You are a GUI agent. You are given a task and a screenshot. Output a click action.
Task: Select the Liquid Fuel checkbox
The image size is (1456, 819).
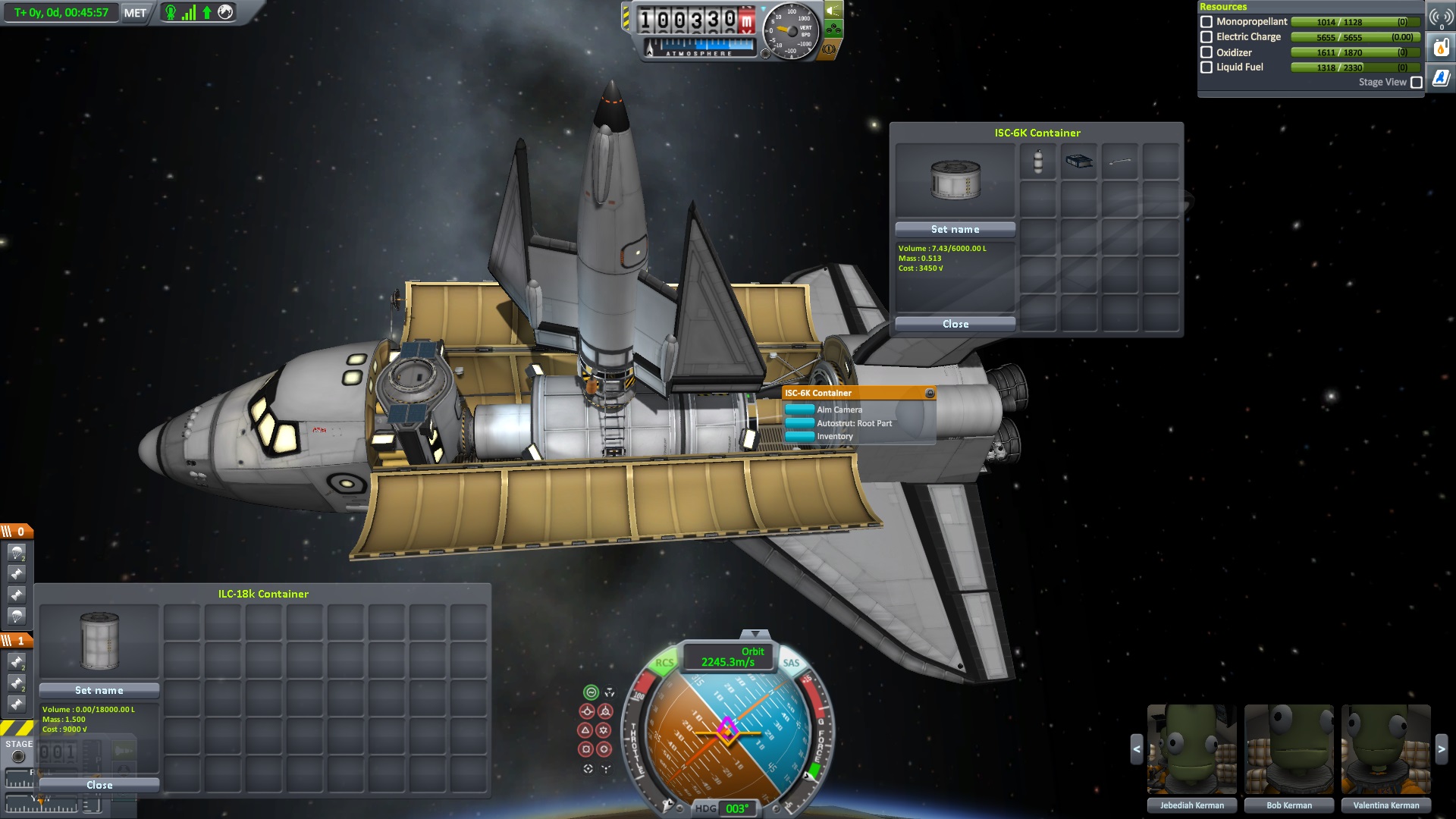1207,67
